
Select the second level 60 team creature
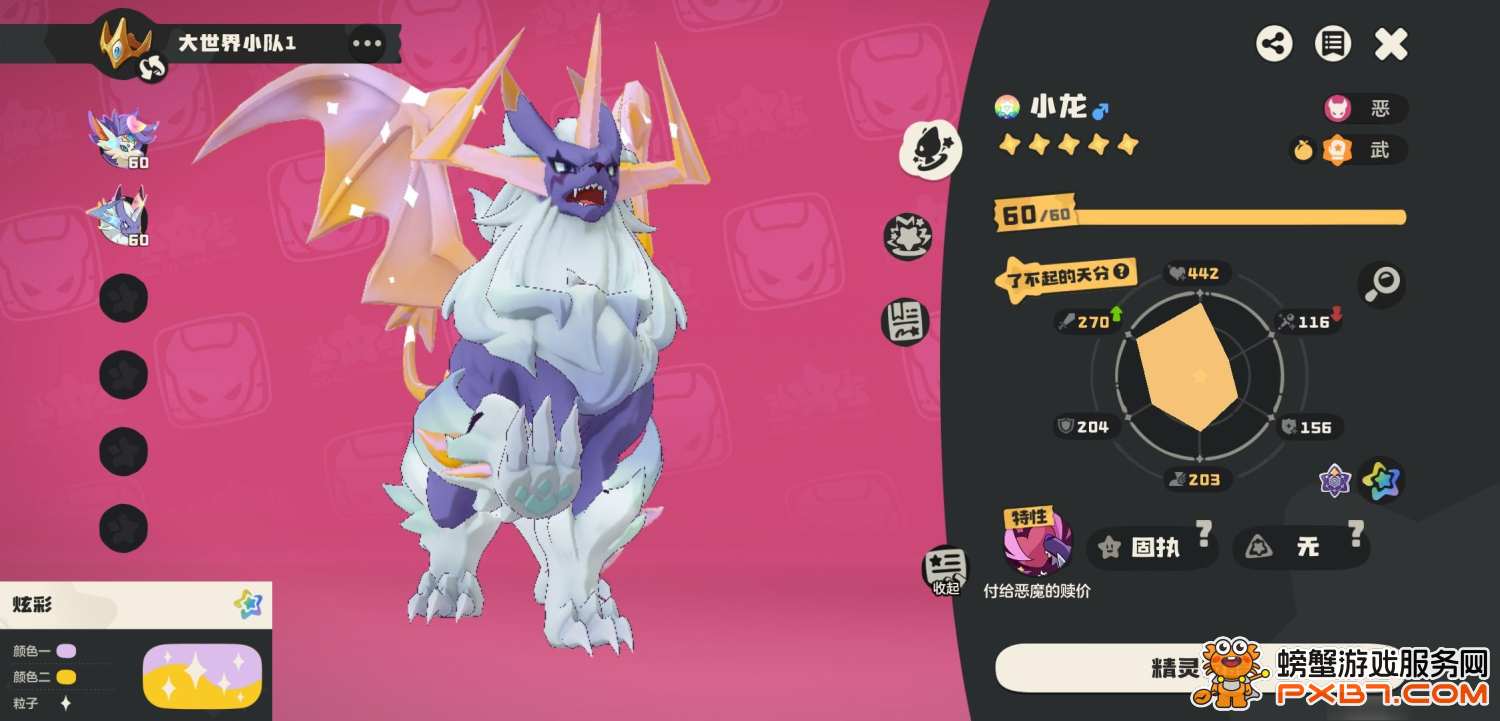pos(123,215)
